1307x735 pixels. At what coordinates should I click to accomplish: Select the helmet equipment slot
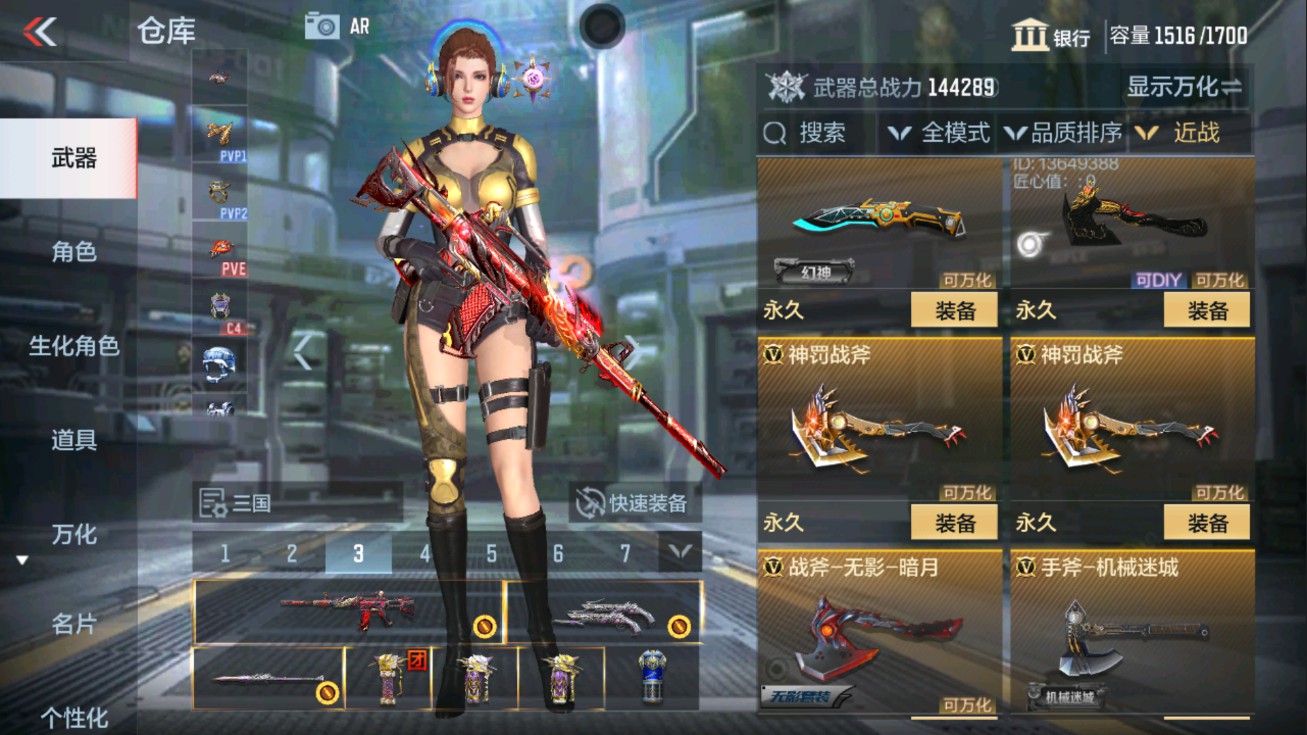[x=219, y=360]
